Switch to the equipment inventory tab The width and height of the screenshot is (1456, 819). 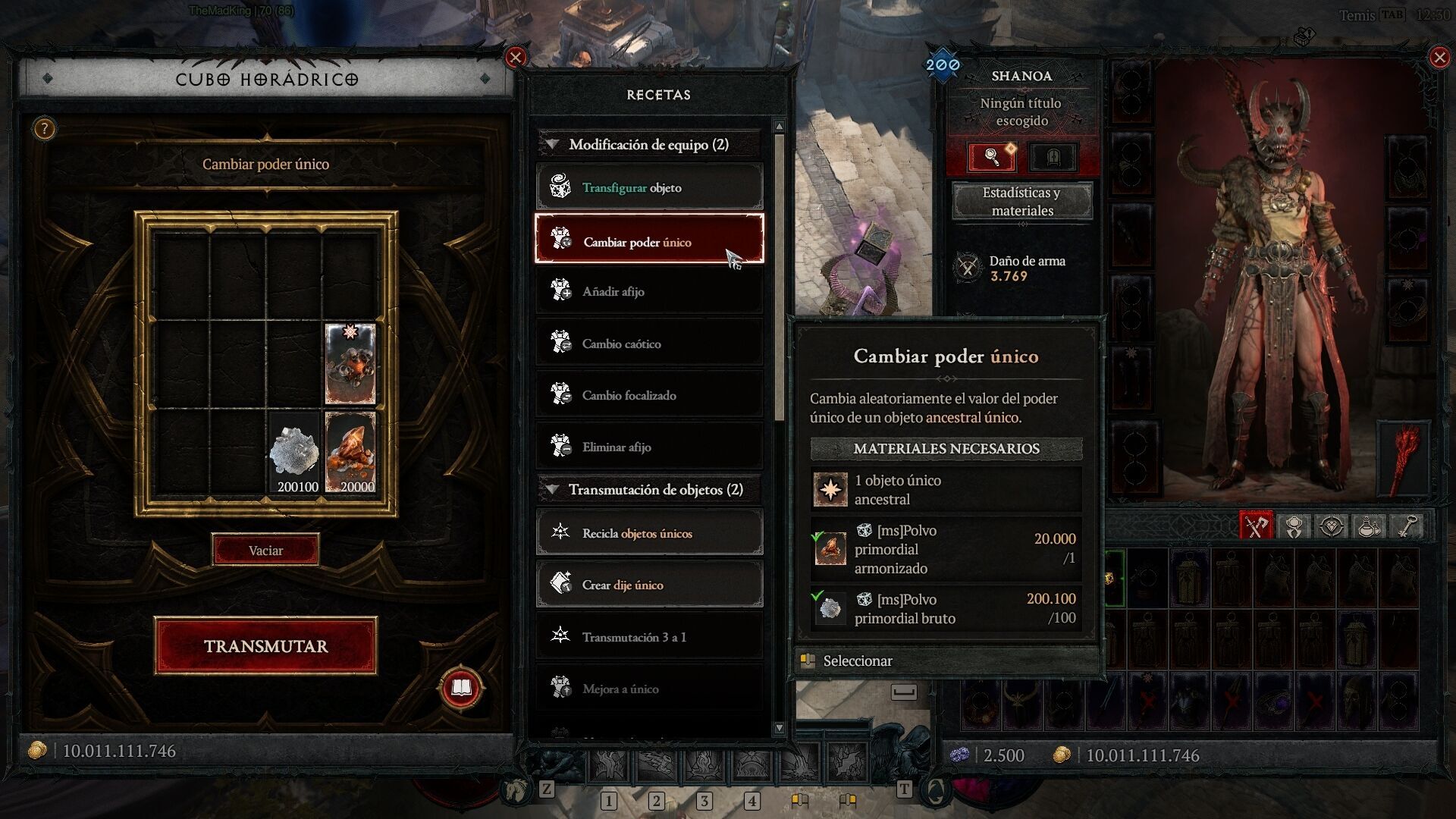1255,526
